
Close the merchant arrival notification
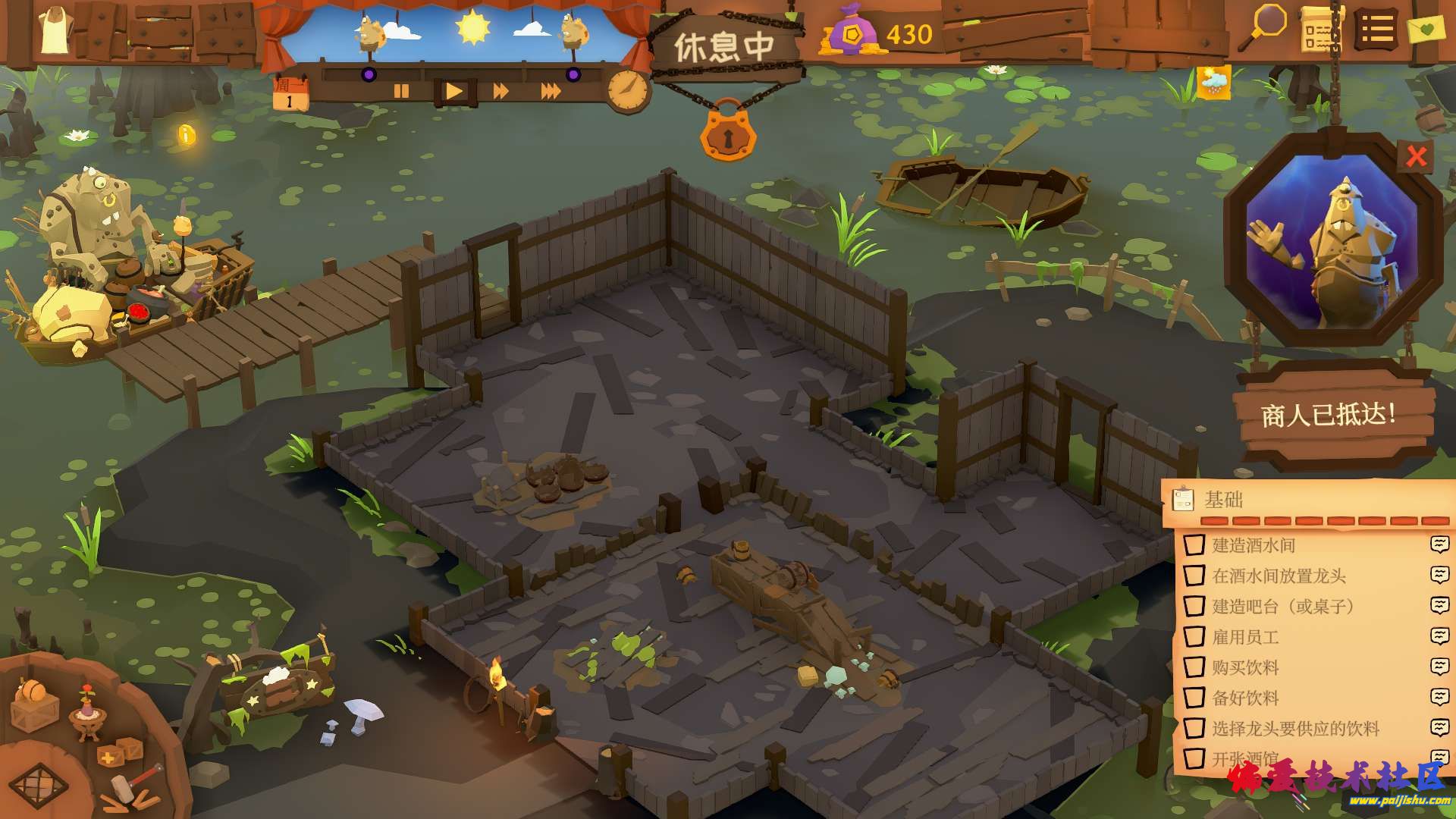(1416, 156)
